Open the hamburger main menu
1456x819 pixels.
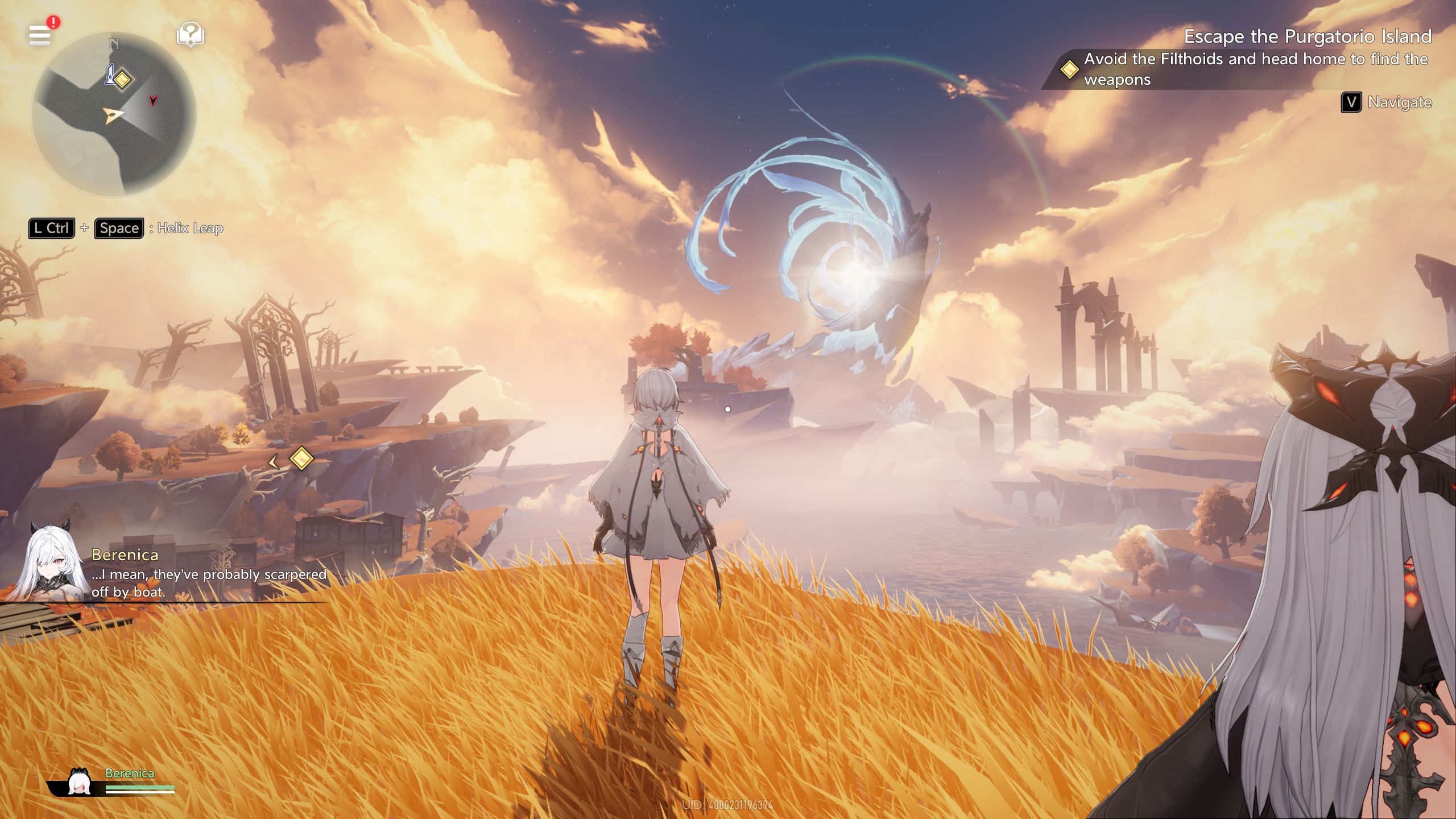point(40,35)
